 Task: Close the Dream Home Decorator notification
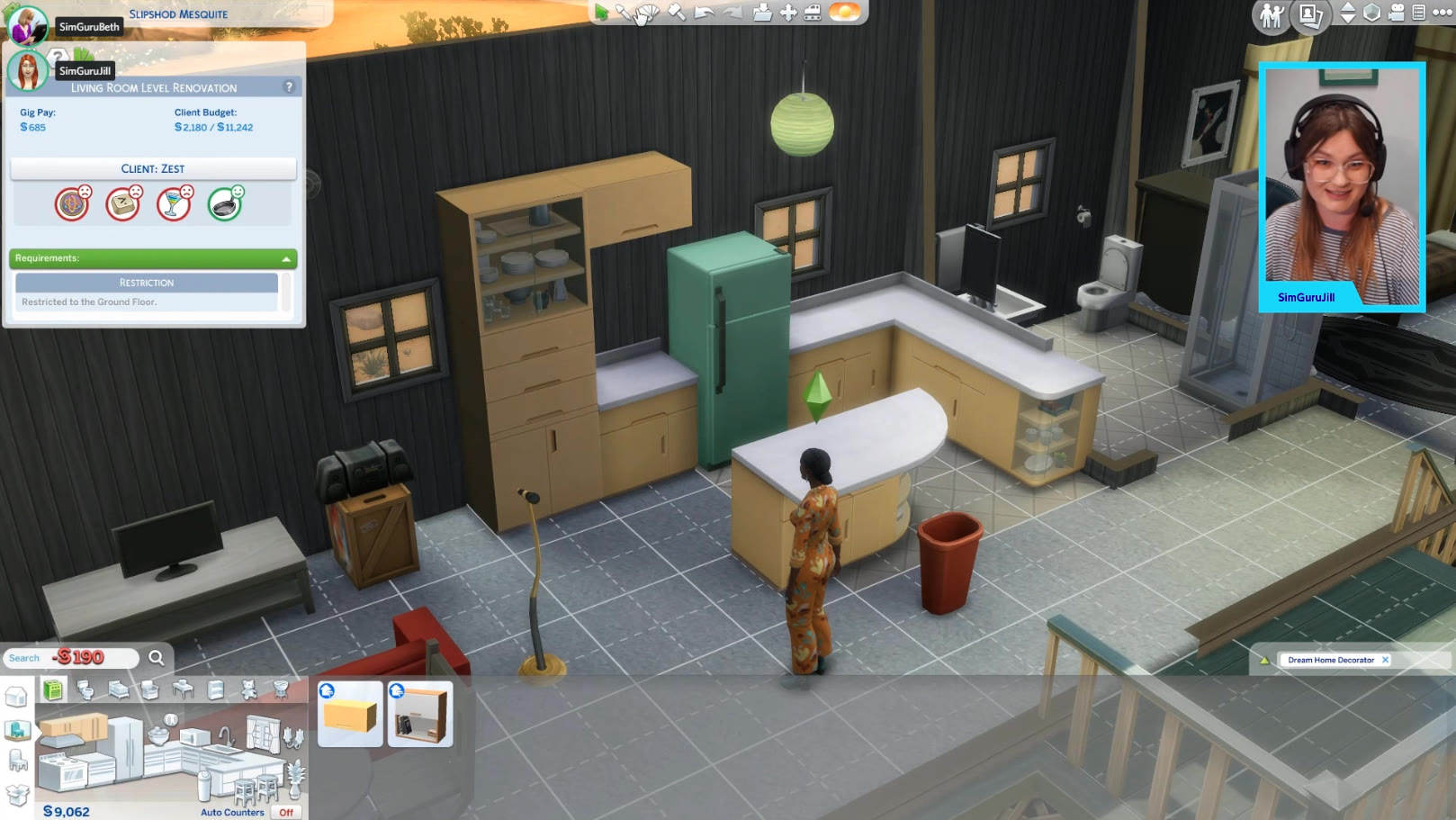[x=1385, y=660]
